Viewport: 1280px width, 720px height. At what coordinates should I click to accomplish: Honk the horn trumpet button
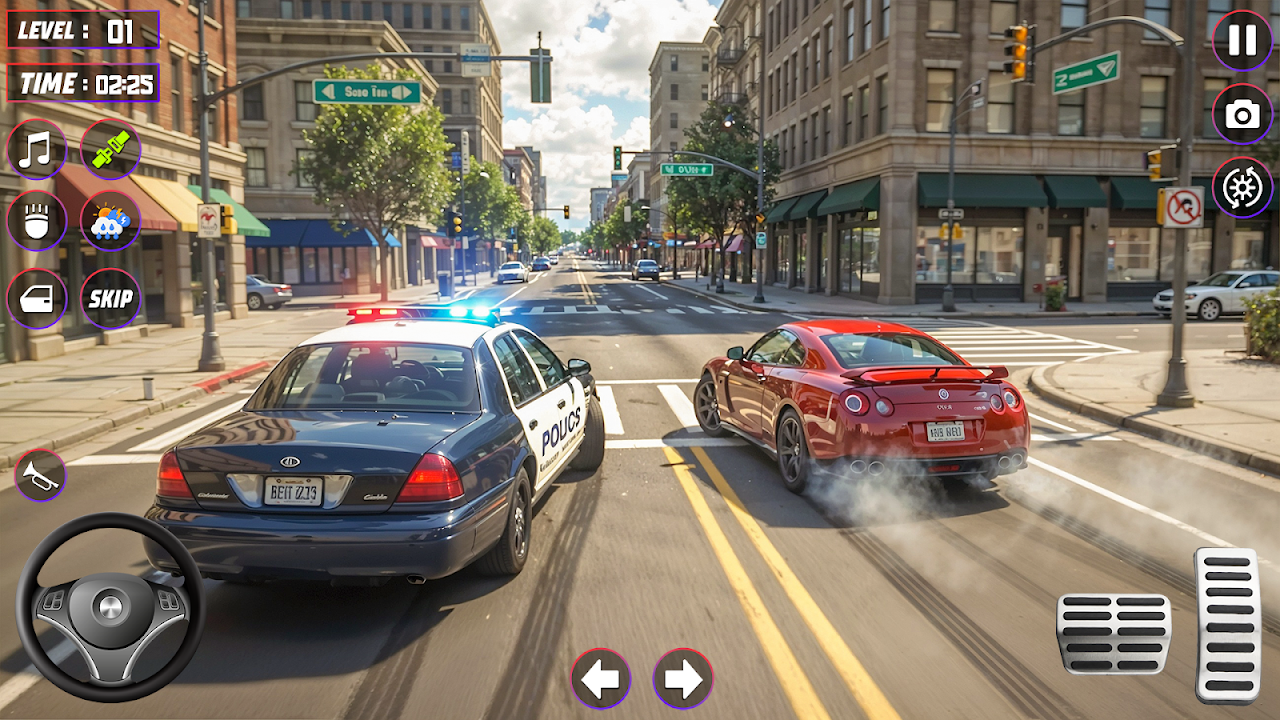[x=40, y=476]
